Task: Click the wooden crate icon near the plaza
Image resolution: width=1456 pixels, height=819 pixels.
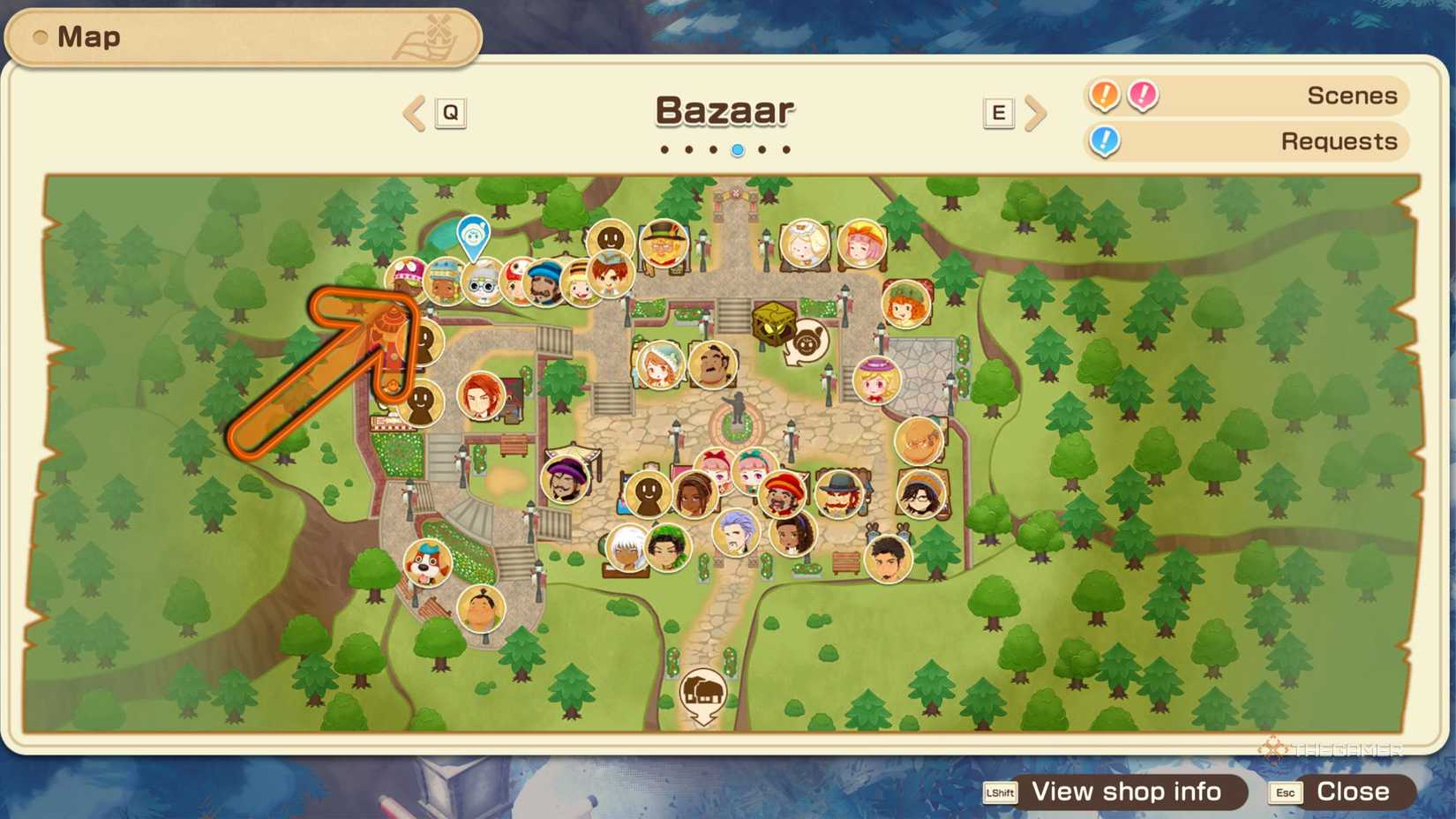Action: (772, 321)
